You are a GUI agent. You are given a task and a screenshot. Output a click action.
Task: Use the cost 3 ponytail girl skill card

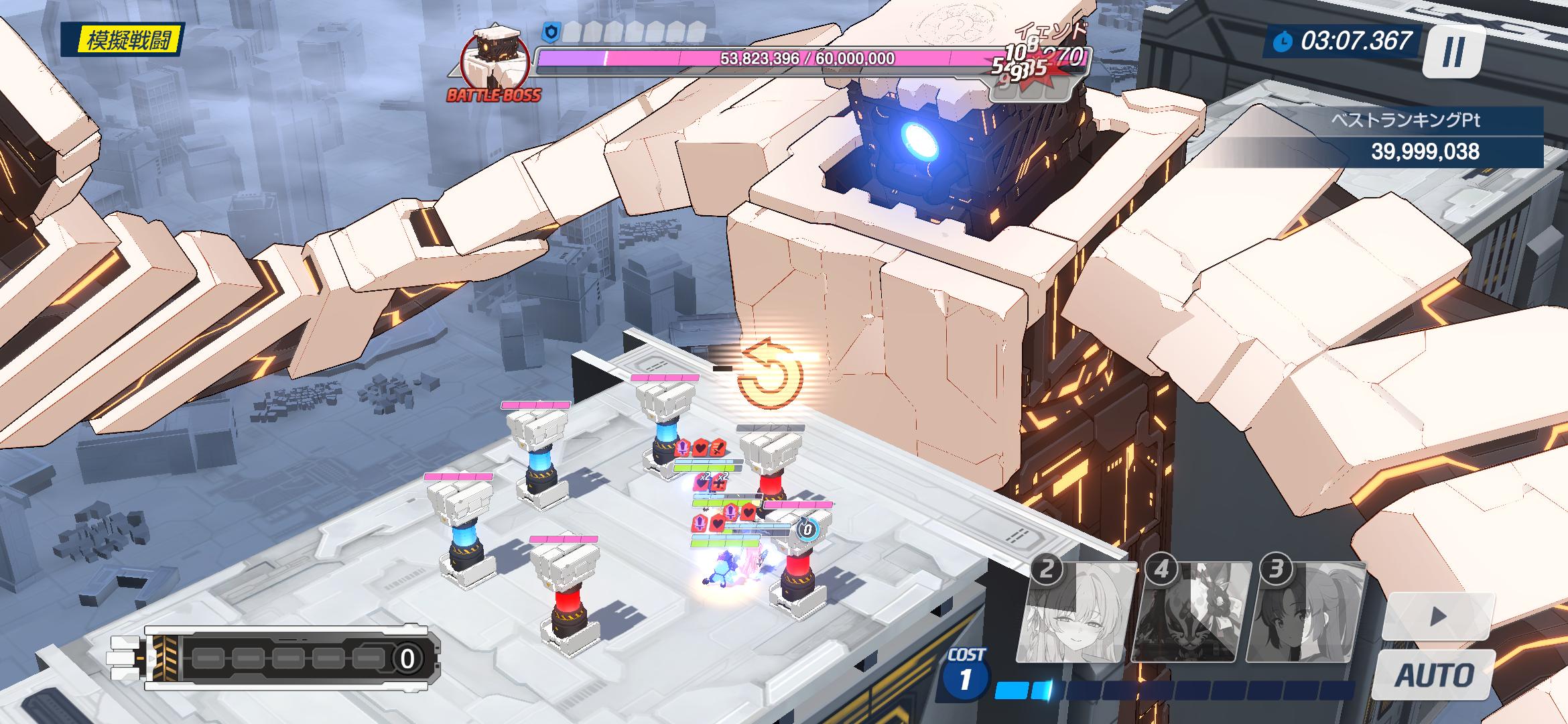(1304, 613)
